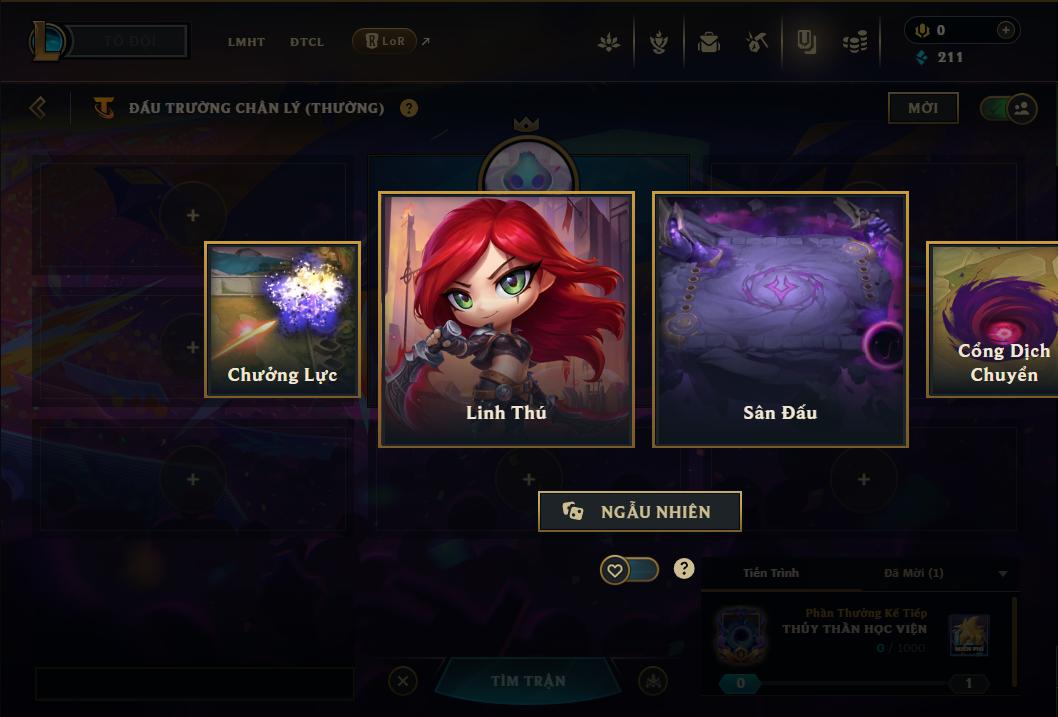Click the plus button to buy currency
1058x717 pixels.
[x=1006, y=31]
